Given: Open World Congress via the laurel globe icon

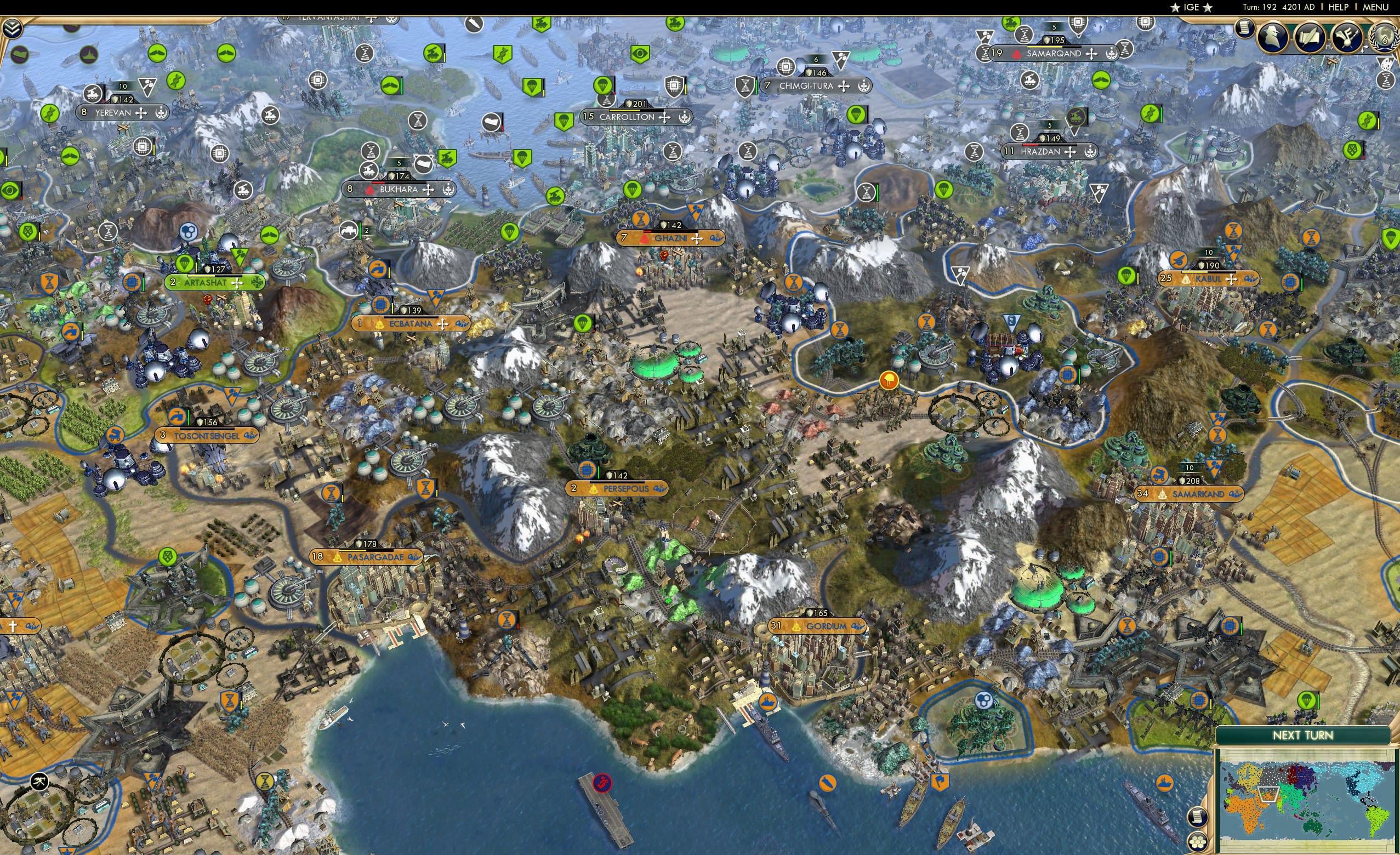Looking at the screenshot, I should [x=1385, y=37].
